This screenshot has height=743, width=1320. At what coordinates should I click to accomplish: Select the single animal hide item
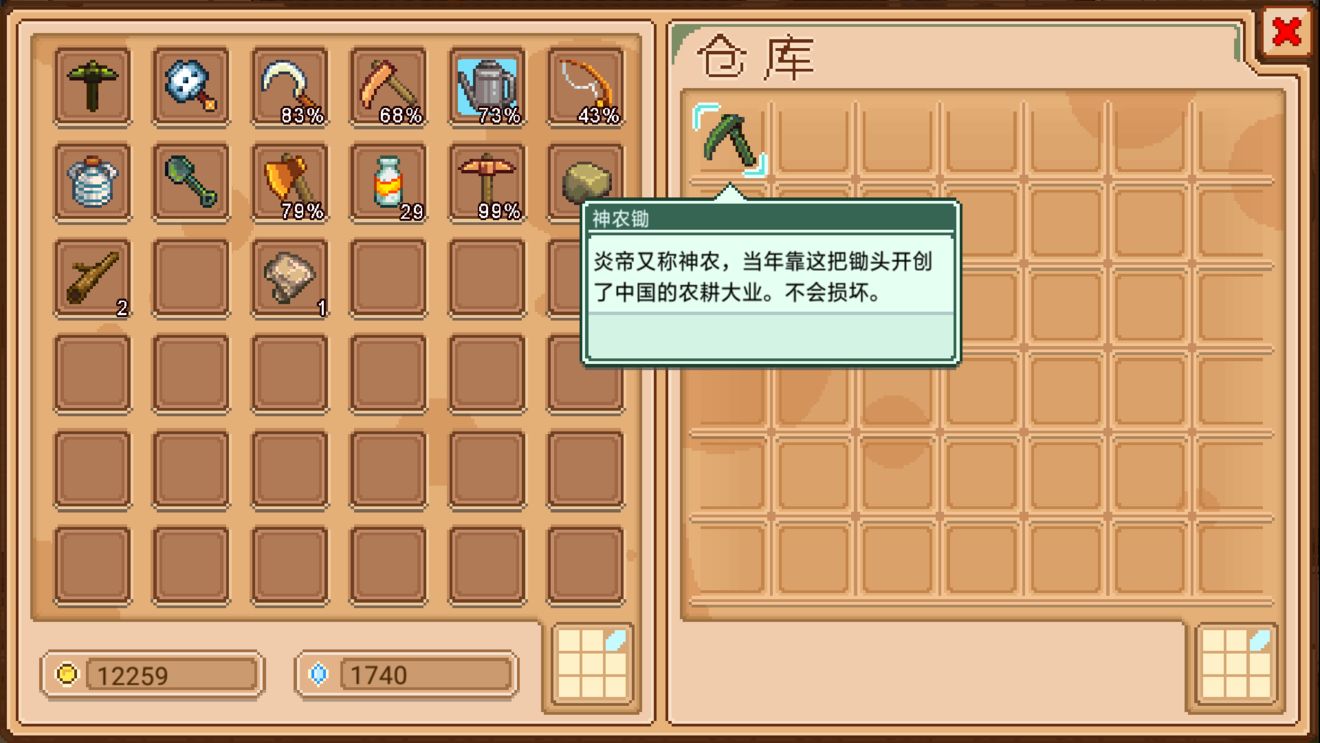point(289,278)
